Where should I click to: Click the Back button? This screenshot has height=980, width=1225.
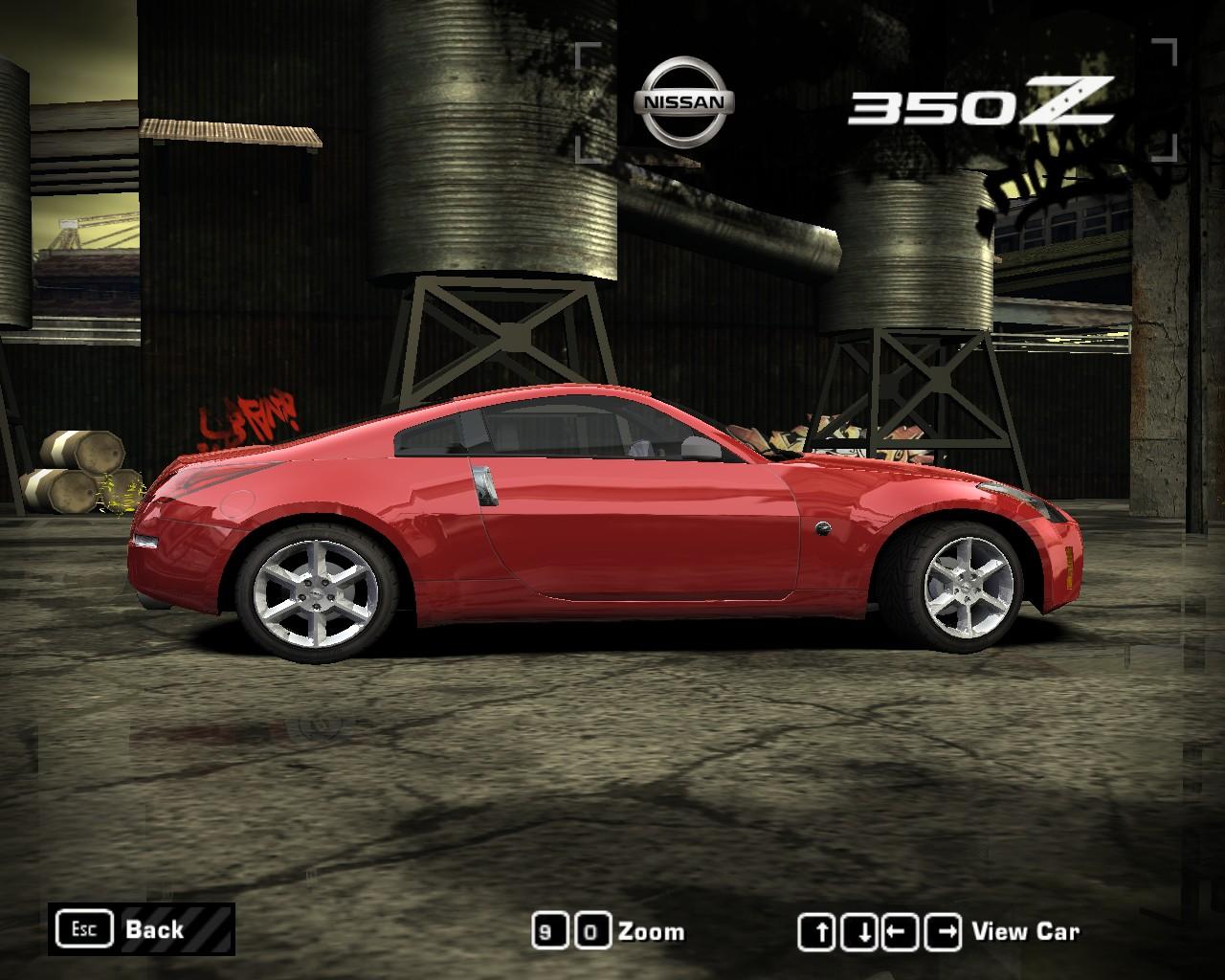pos(153,929)
